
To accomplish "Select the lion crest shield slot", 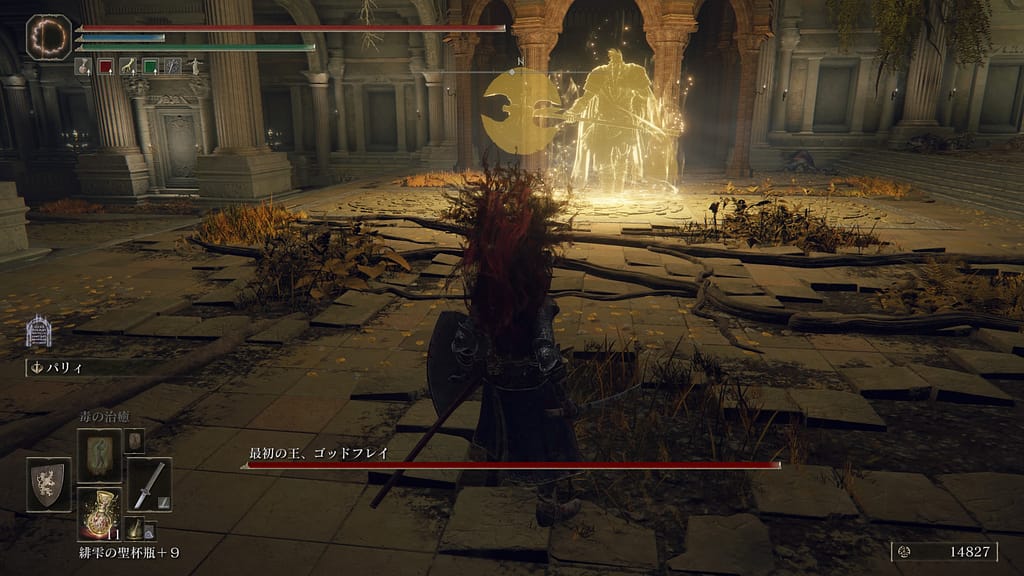I will click(48, 484).
